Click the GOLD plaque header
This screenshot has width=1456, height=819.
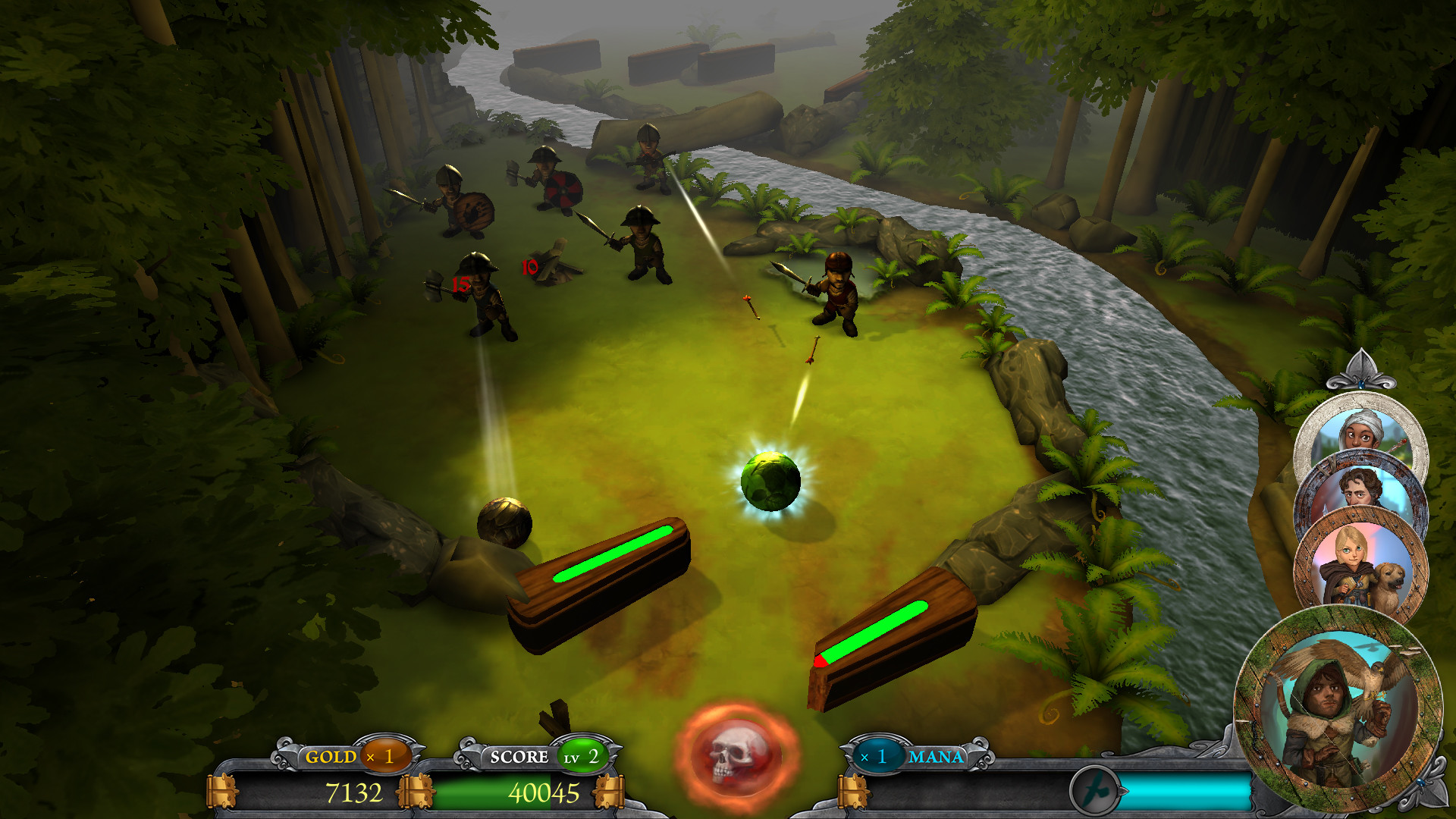coord(330,756)
